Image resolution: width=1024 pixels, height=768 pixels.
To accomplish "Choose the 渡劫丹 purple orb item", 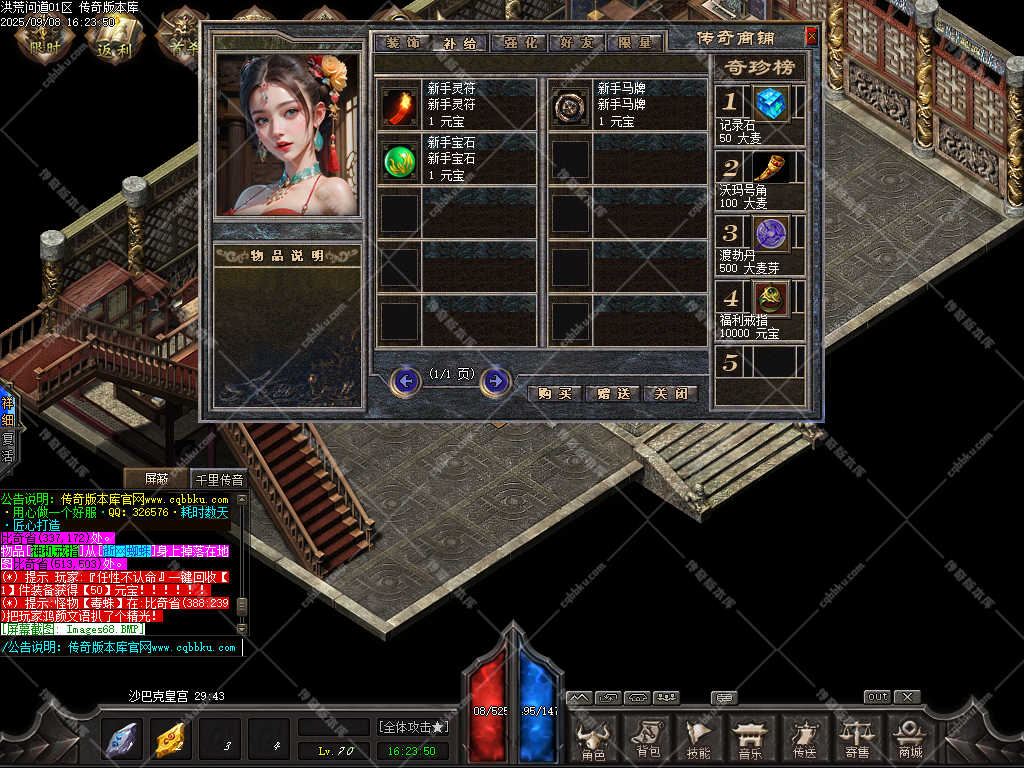I will pos(771,233).
